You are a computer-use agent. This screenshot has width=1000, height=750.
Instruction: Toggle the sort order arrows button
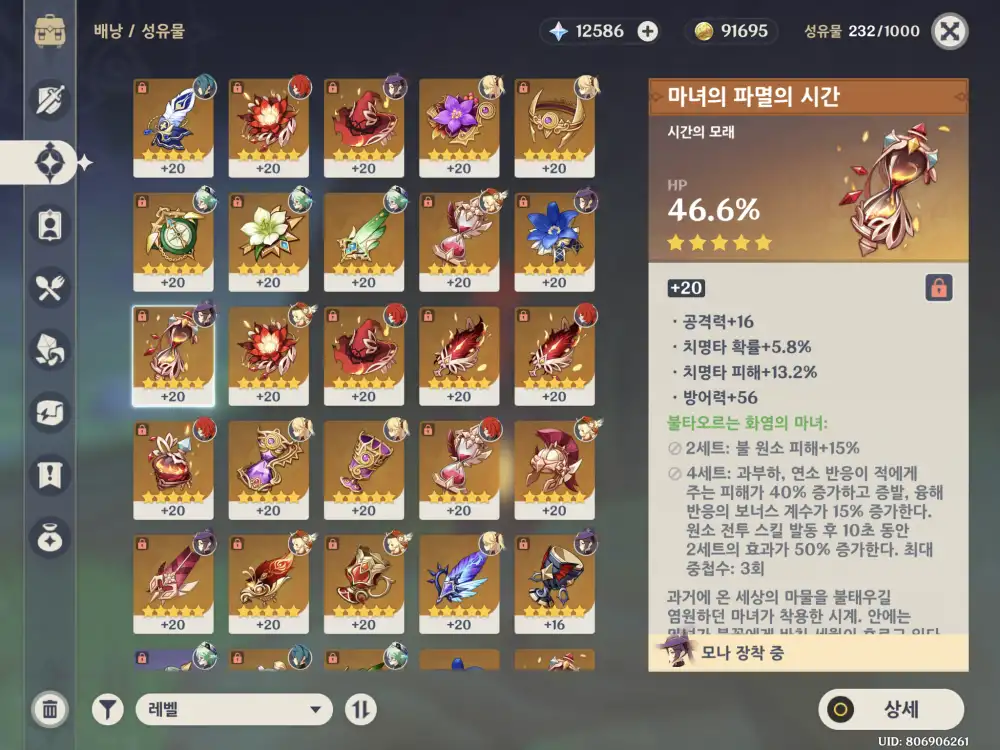pos(361,710)
